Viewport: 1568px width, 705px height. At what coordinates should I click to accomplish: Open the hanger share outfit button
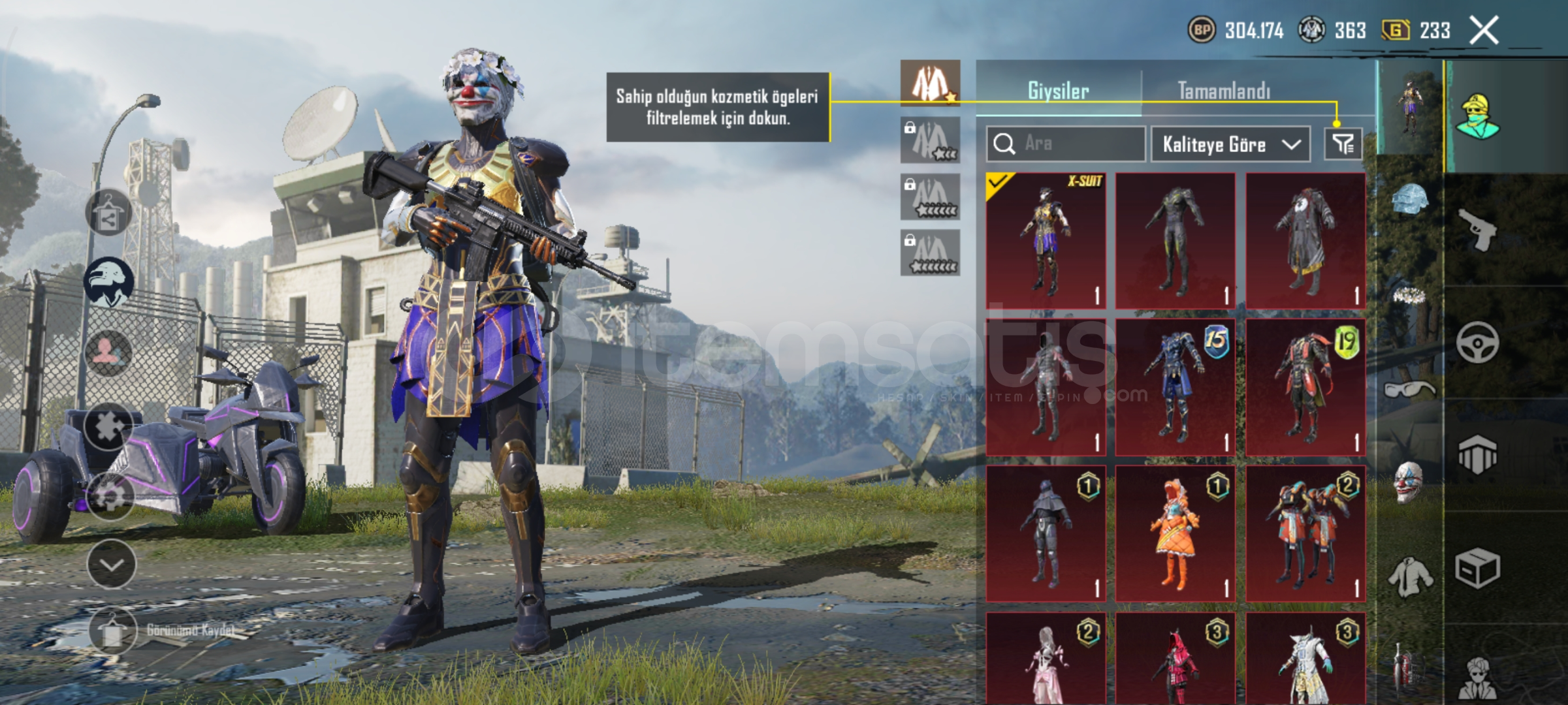(108, 212)
